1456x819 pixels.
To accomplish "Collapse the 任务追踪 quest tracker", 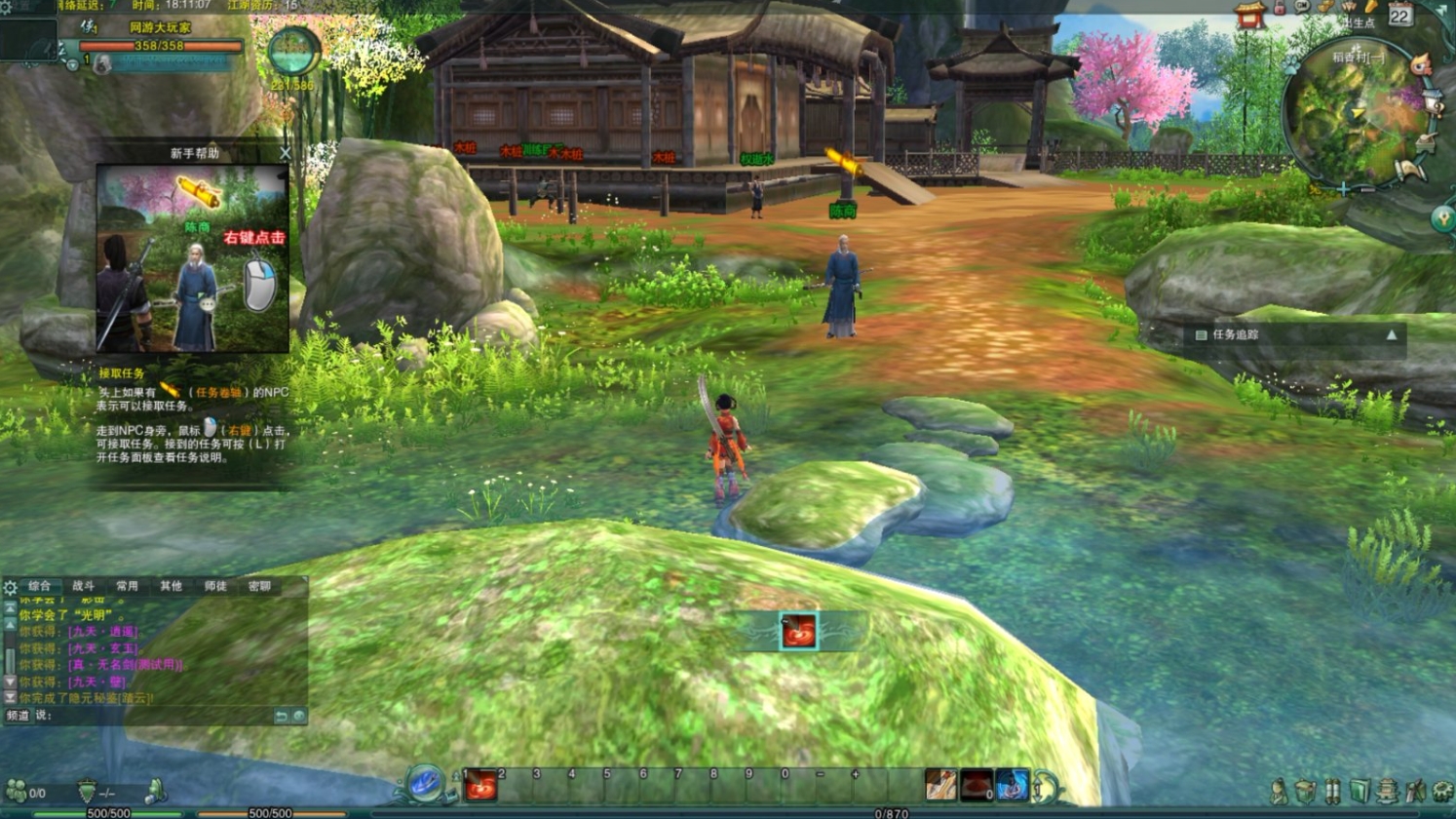I will (x=1391, y=334).
